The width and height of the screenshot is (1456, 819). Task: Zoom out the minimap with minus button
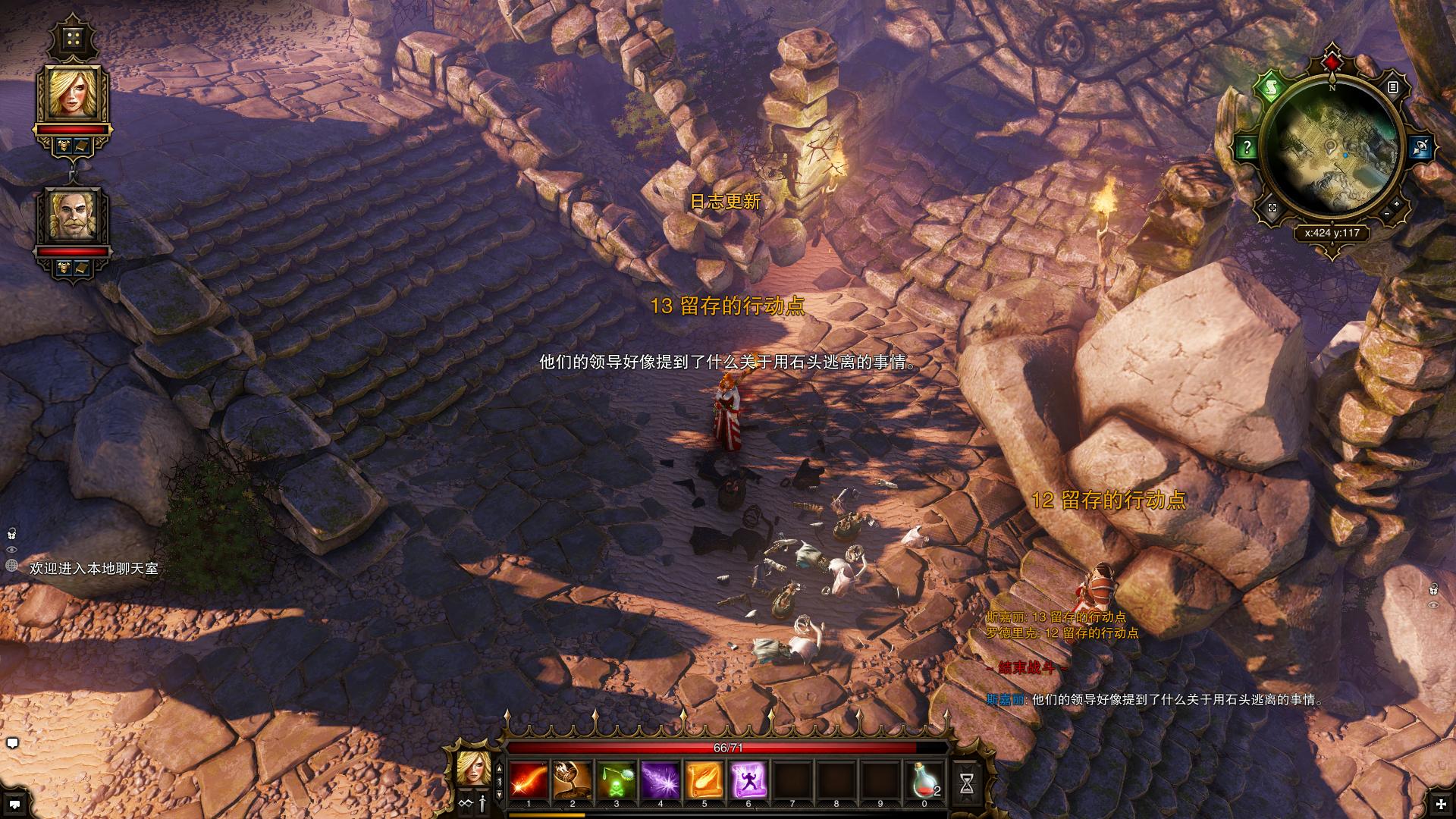[1387, 215]
